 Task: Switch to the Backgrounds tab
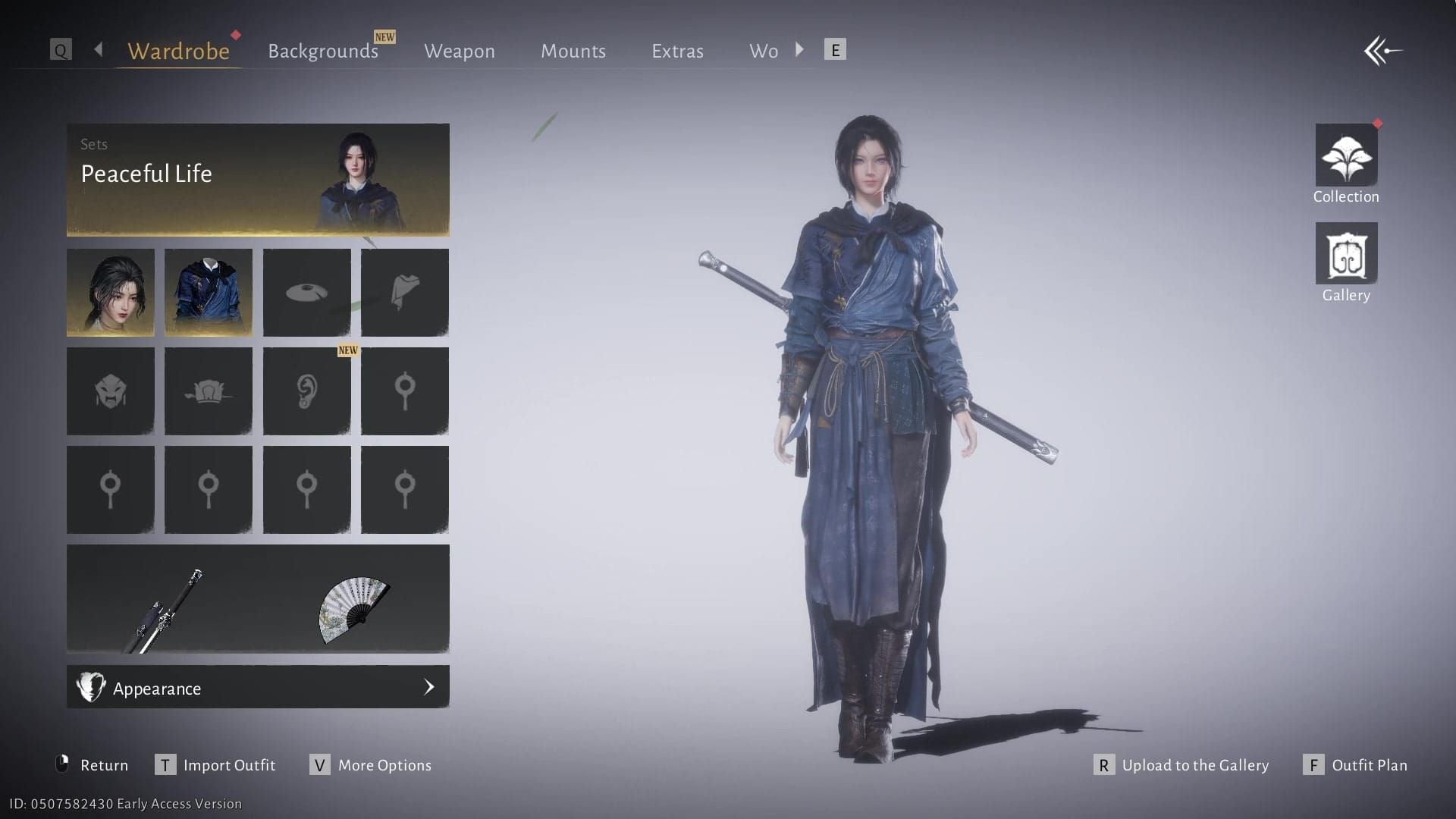[323, 51]
